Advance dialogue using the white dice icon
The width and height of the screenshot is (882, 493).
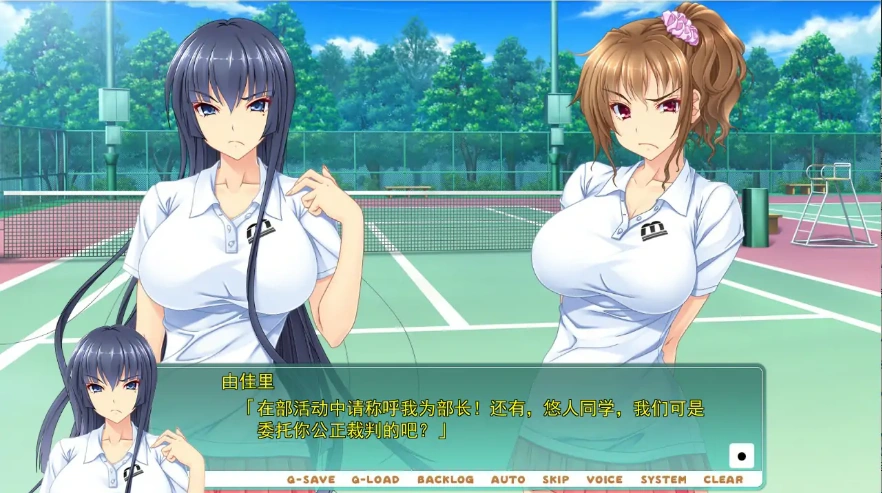coord(741,456)
